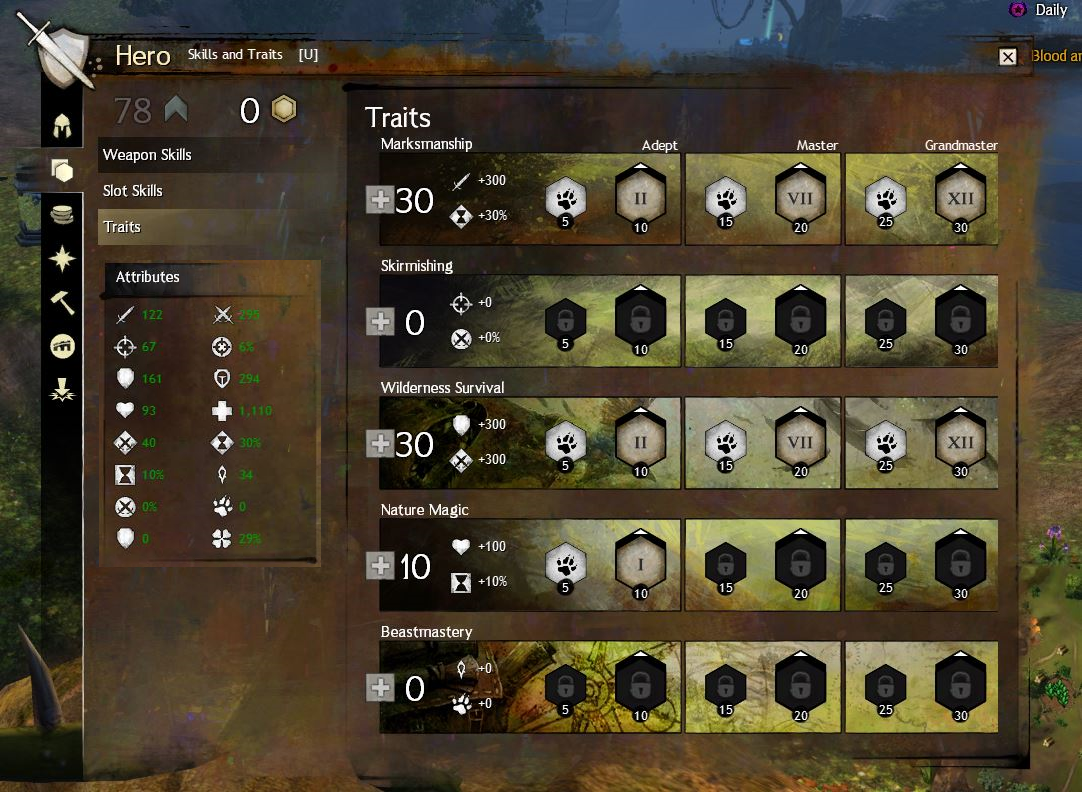Open Wilderness Survival Master trait VII slot
Screen dimensions: 1082x792
[800, 442]
